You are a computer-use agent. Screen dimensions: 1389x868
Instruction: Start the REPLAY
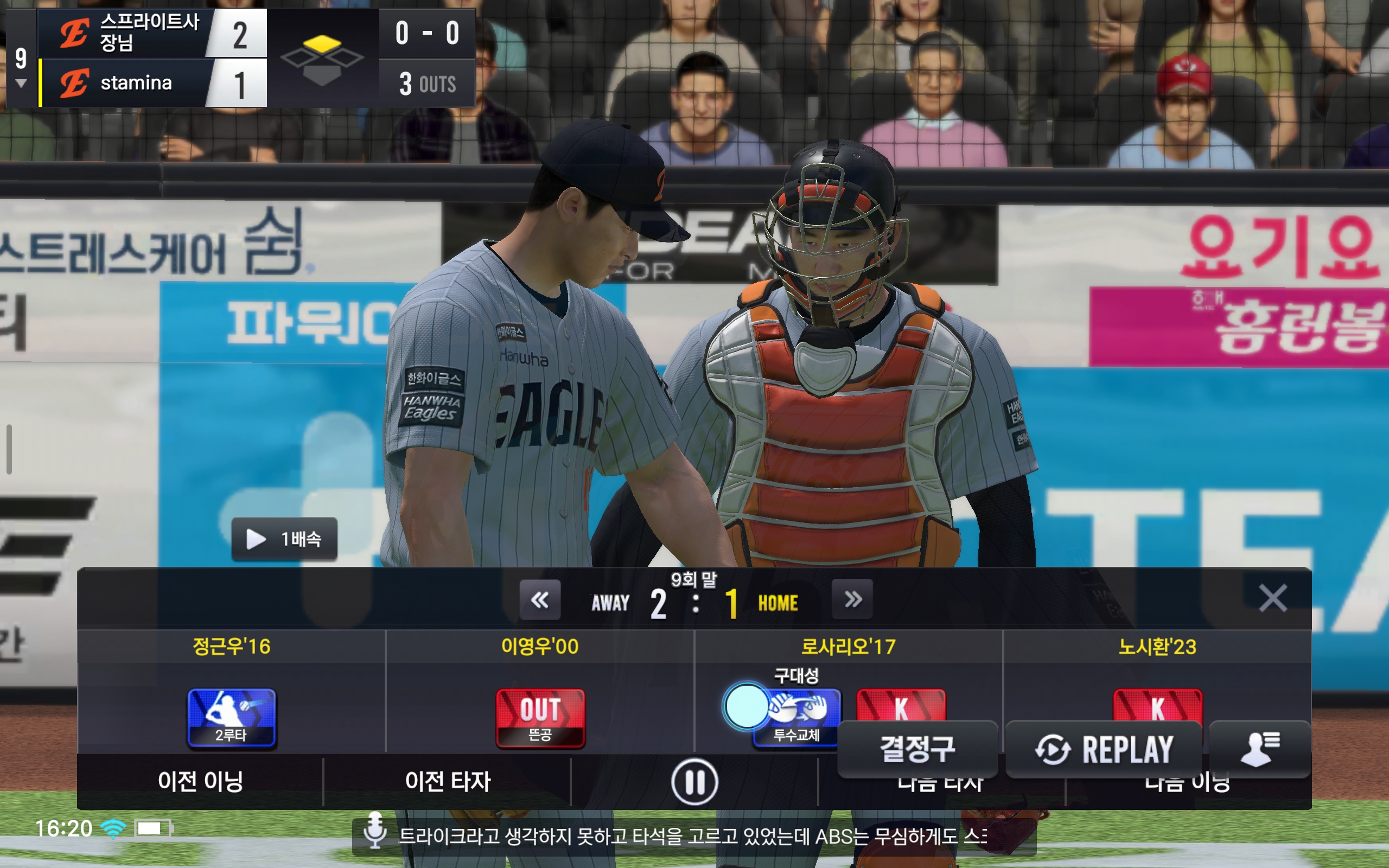pyautogui.click(x=1104, y=749)
